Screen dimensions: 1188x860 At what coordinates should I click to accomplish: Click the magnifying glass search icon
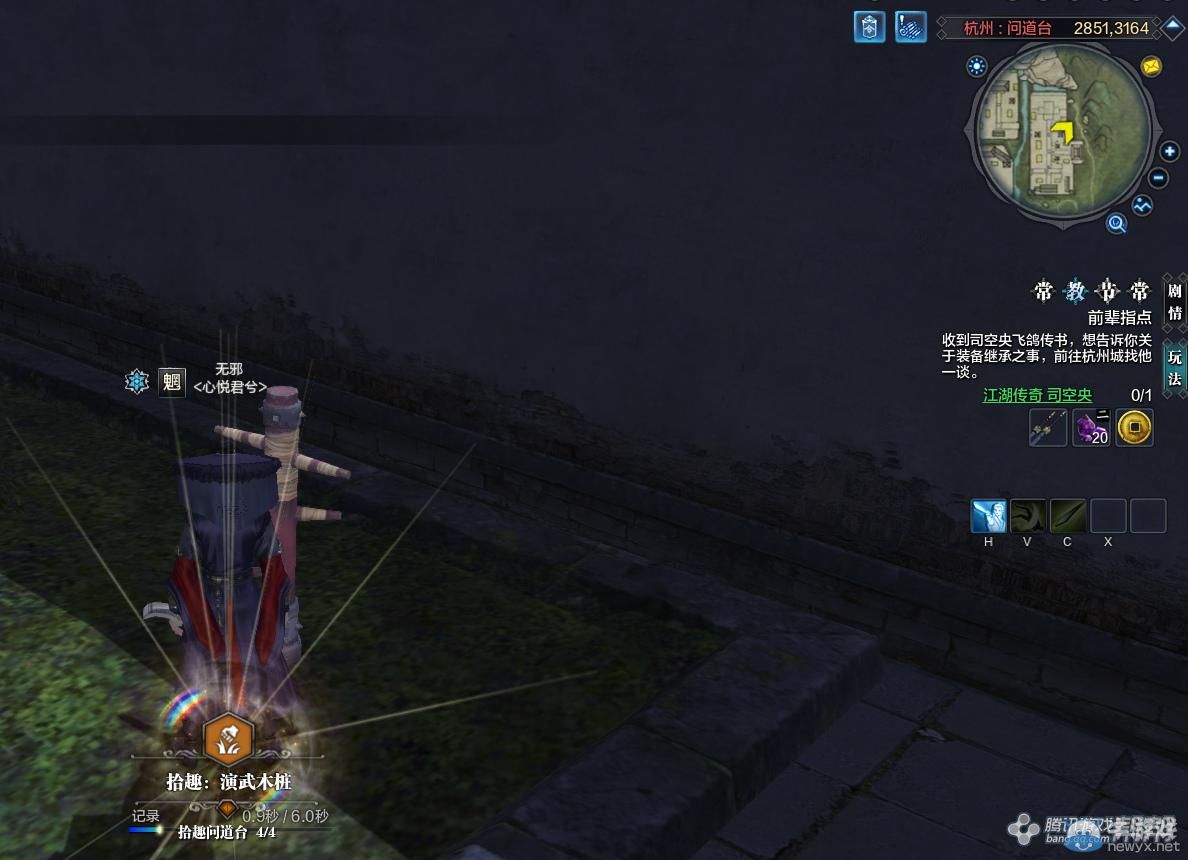coord(1116,224)
